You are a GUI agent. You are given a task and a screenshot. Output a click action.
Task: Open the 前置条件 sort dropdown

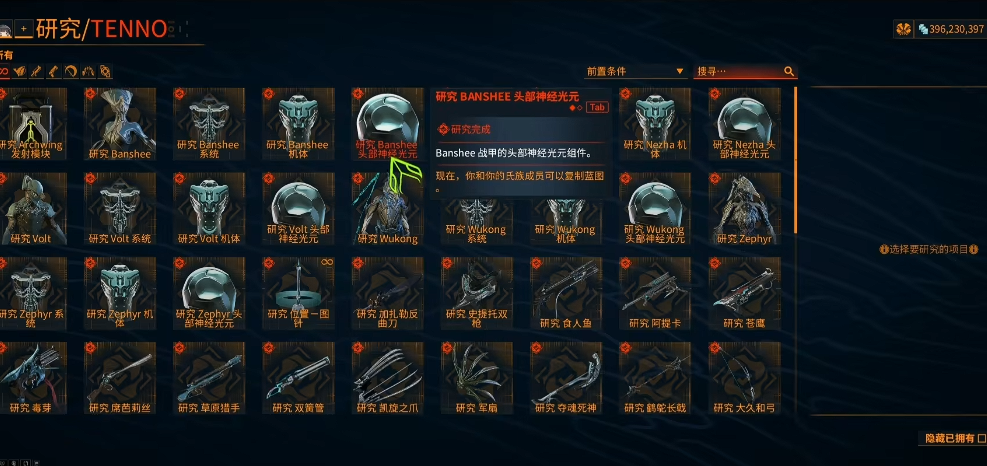tap(636, 71)
